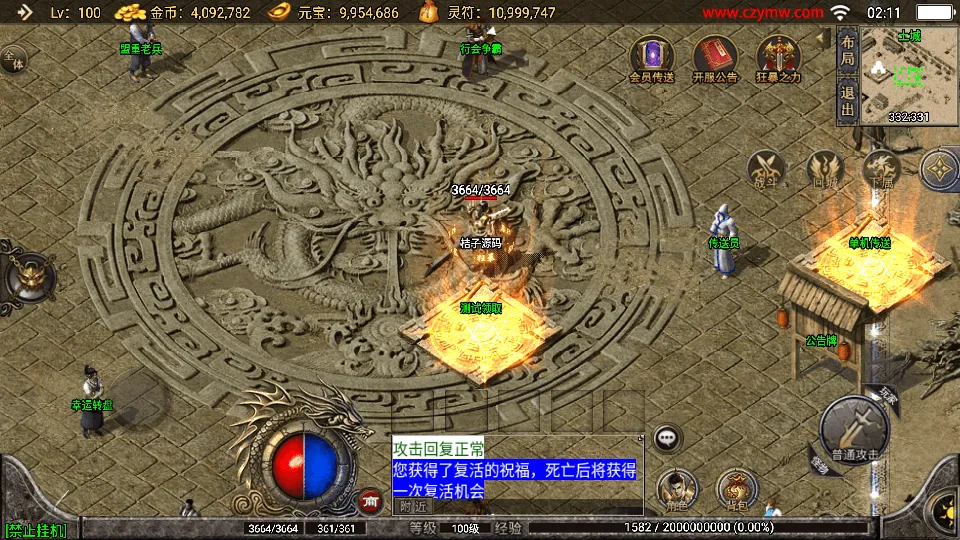Tap the shuriken star button

pyautogui.click(x=940, y=170)
